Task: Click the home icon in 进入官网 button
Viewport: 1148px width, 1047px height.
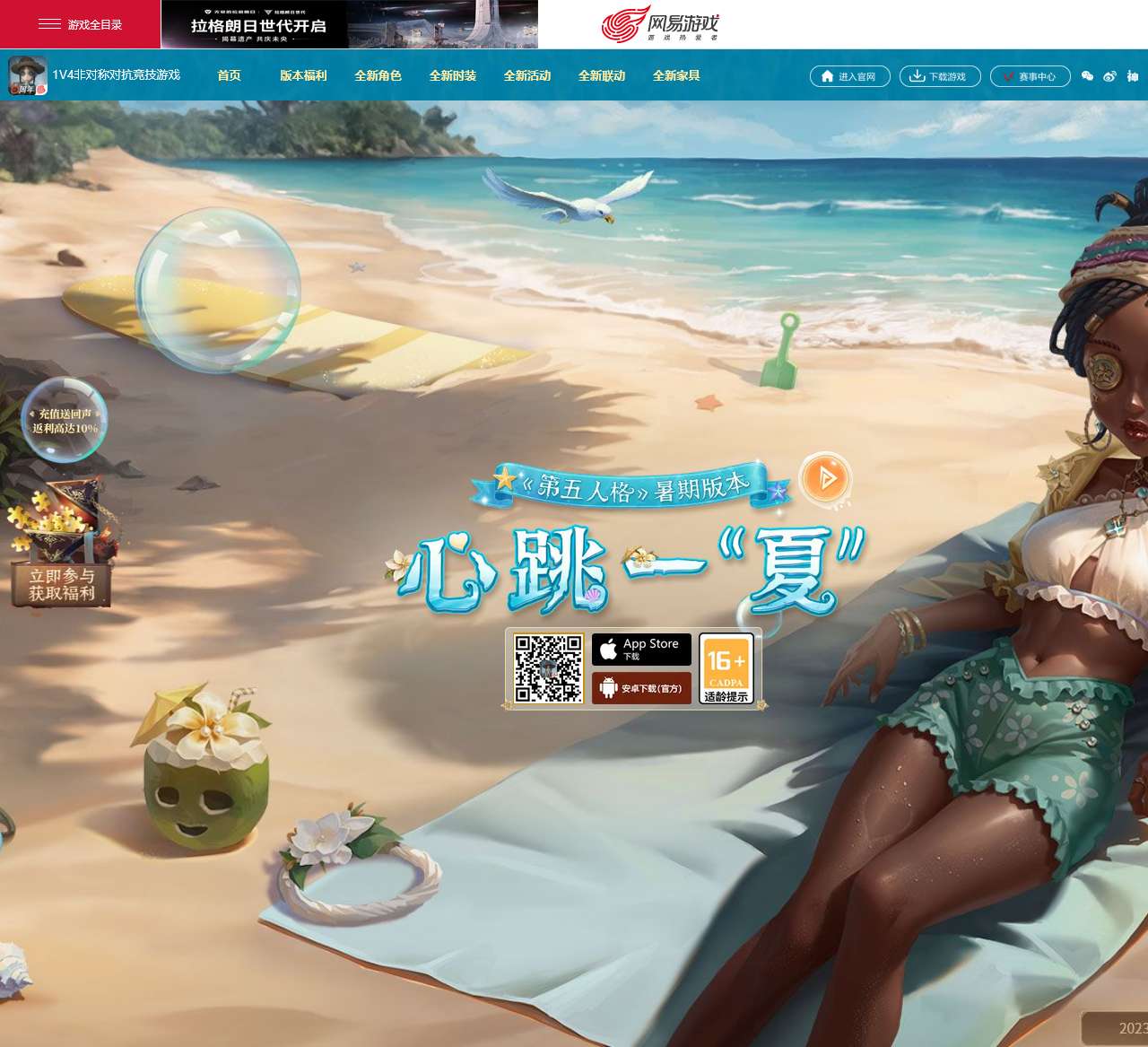Action: click(825, 76)
